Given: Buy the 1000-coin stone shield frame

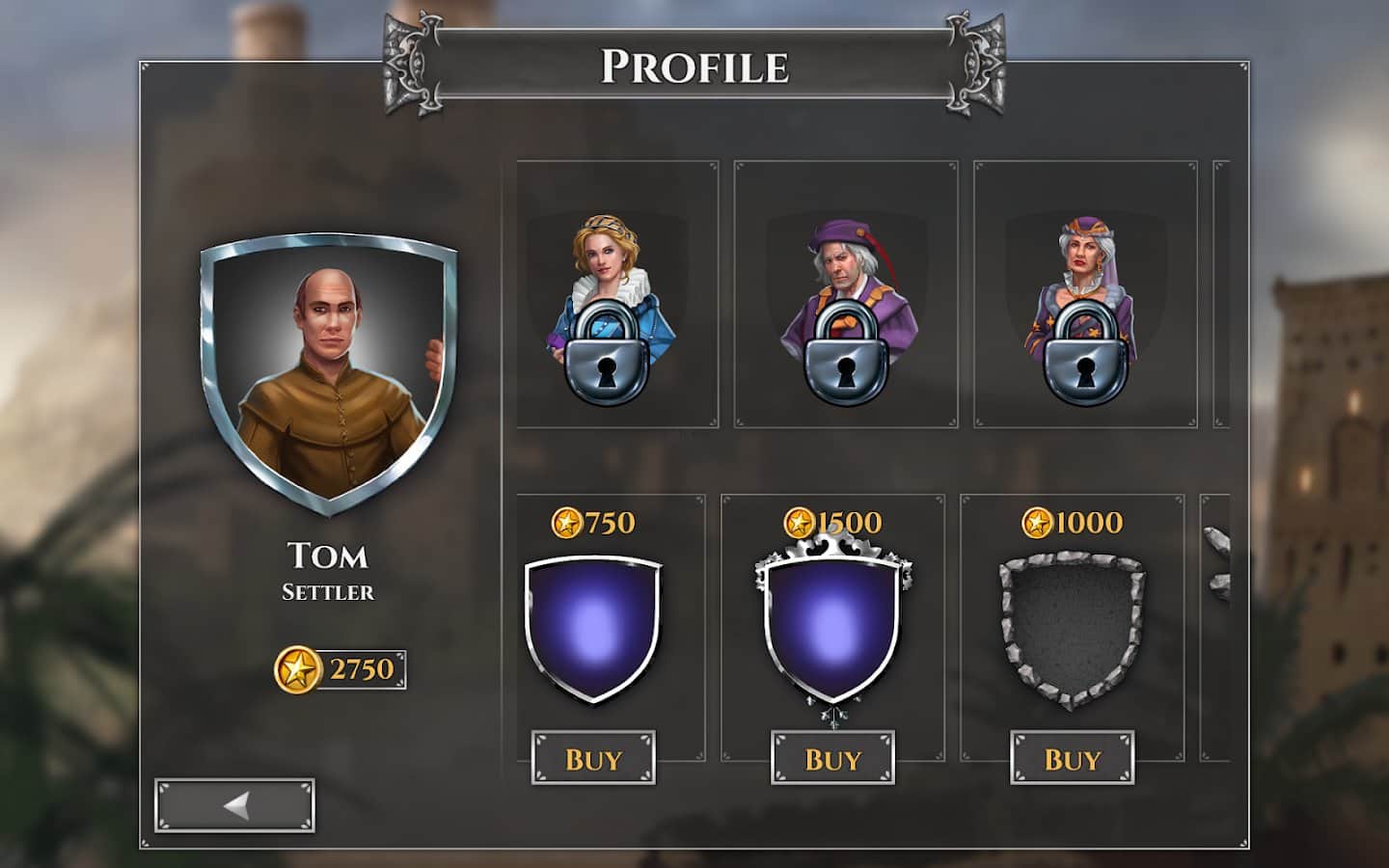Looking at the screenshot, I should 1072,758.
